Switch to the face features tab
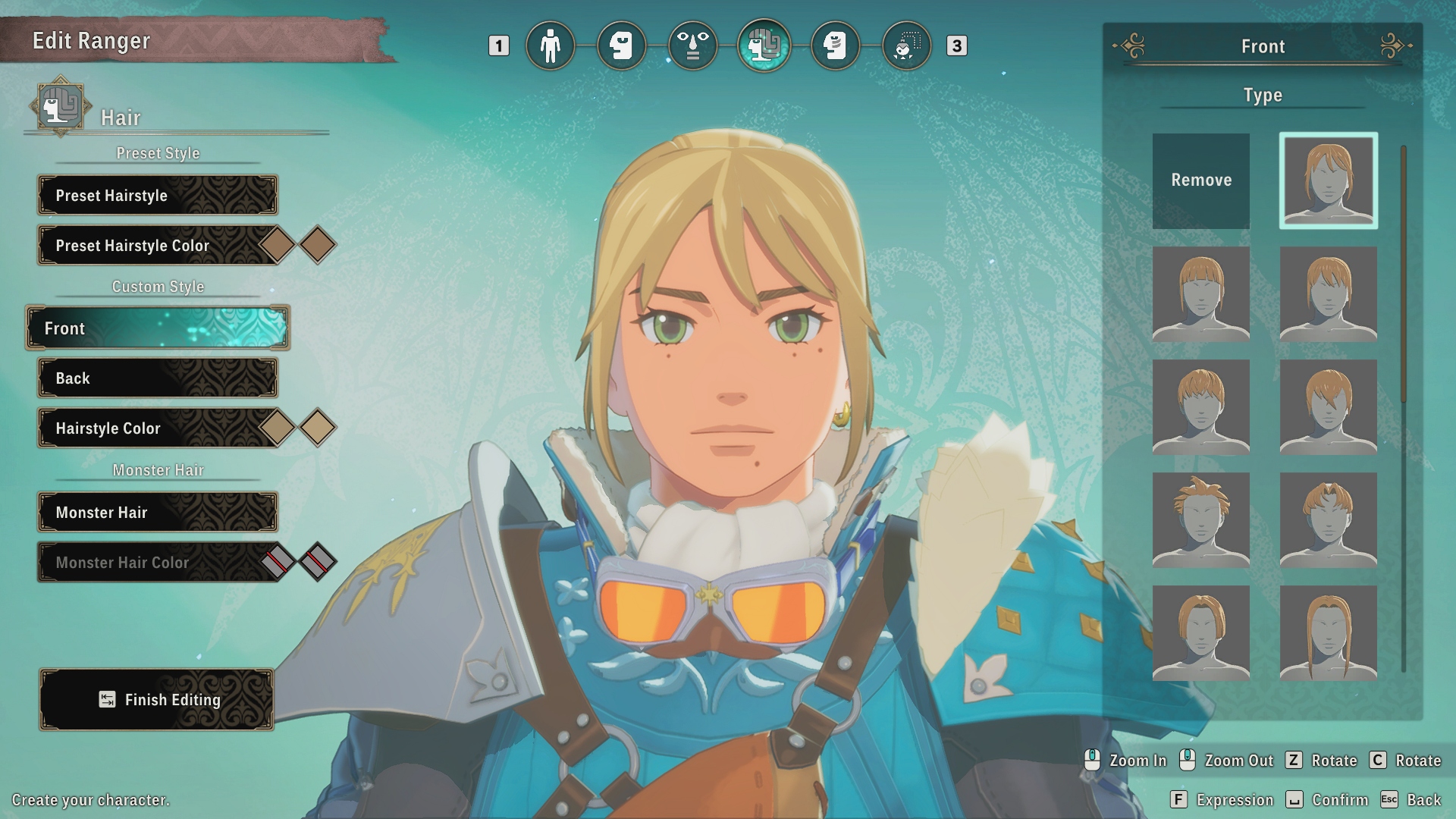Screen dimensions: 1456x819 [692, 46]
